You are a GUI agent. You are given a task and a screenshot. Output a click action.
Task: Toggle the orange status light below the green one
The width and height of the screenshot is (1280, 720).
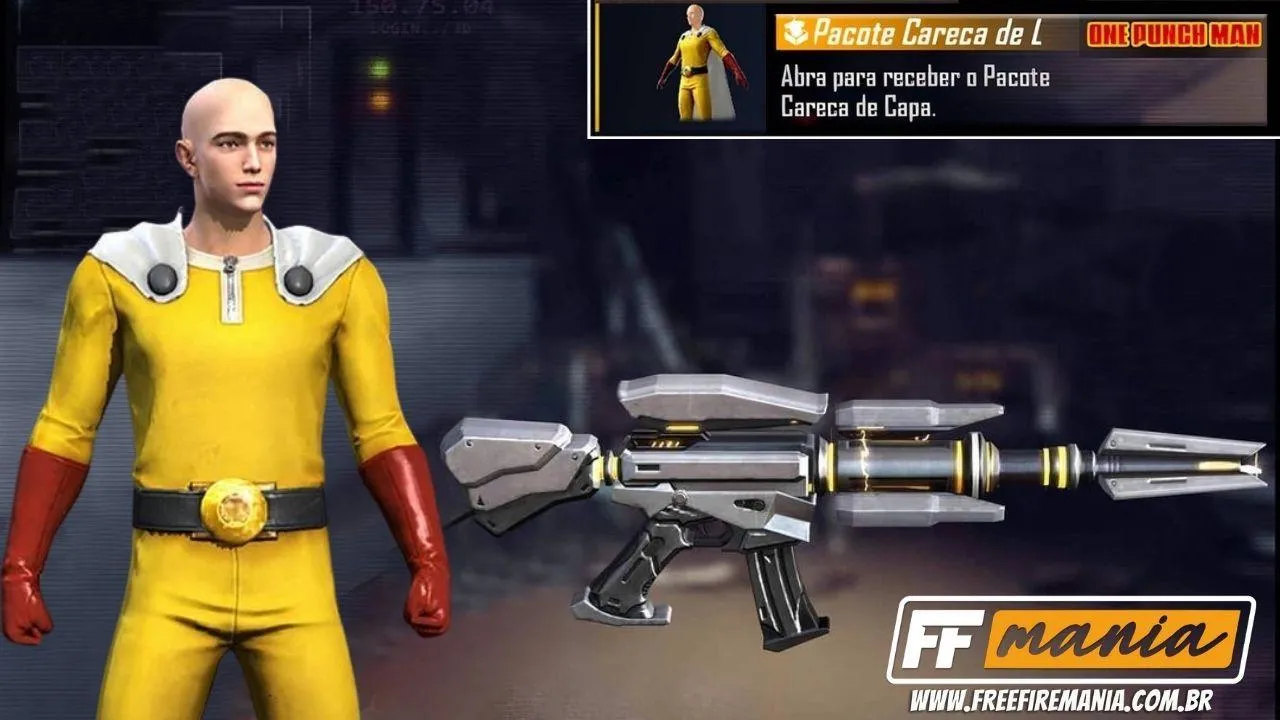[x=383, y=100]
